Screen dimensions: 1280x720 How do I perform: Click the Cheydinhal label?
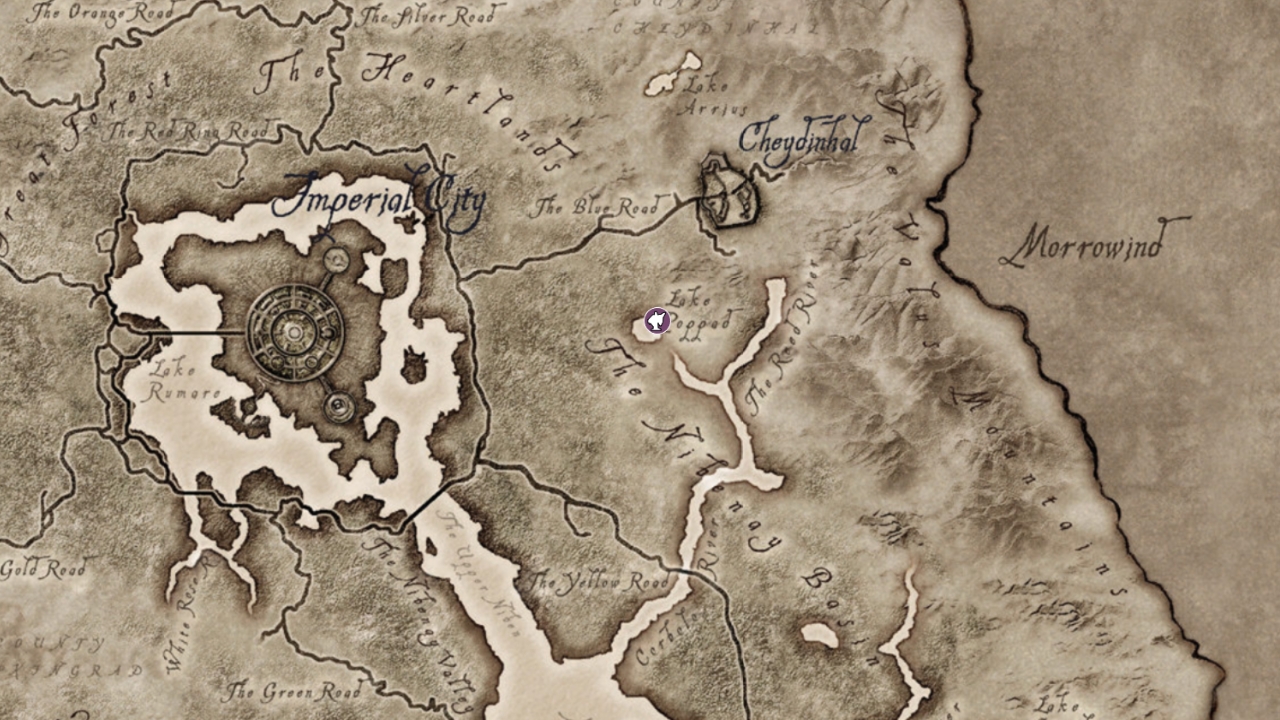click(x=800, y=140)
